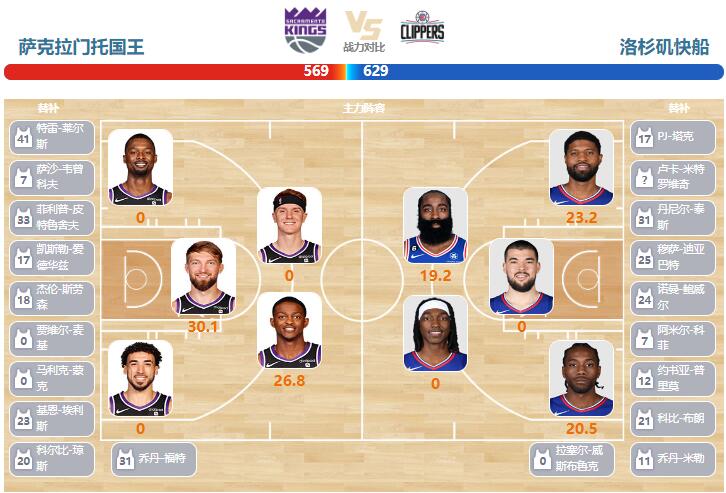Pick bench player 马利克-蒙克
The width and height of the screenshot is (726, 493).
pyautogui.click(x=52, y=377)
